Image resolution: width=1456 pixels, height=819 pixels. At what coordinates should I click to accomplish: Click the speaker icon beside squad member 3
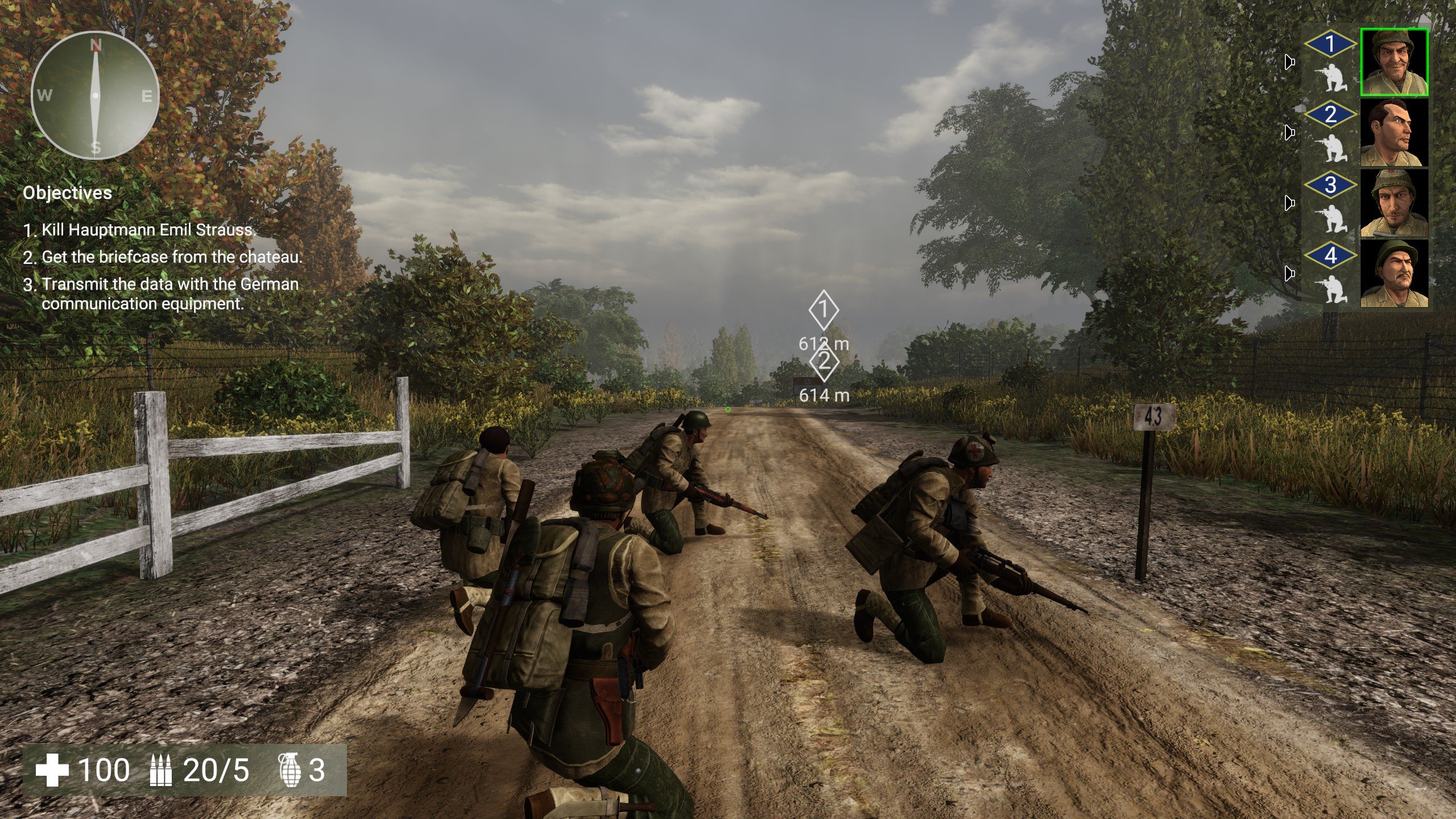[x=1290, y=203]
